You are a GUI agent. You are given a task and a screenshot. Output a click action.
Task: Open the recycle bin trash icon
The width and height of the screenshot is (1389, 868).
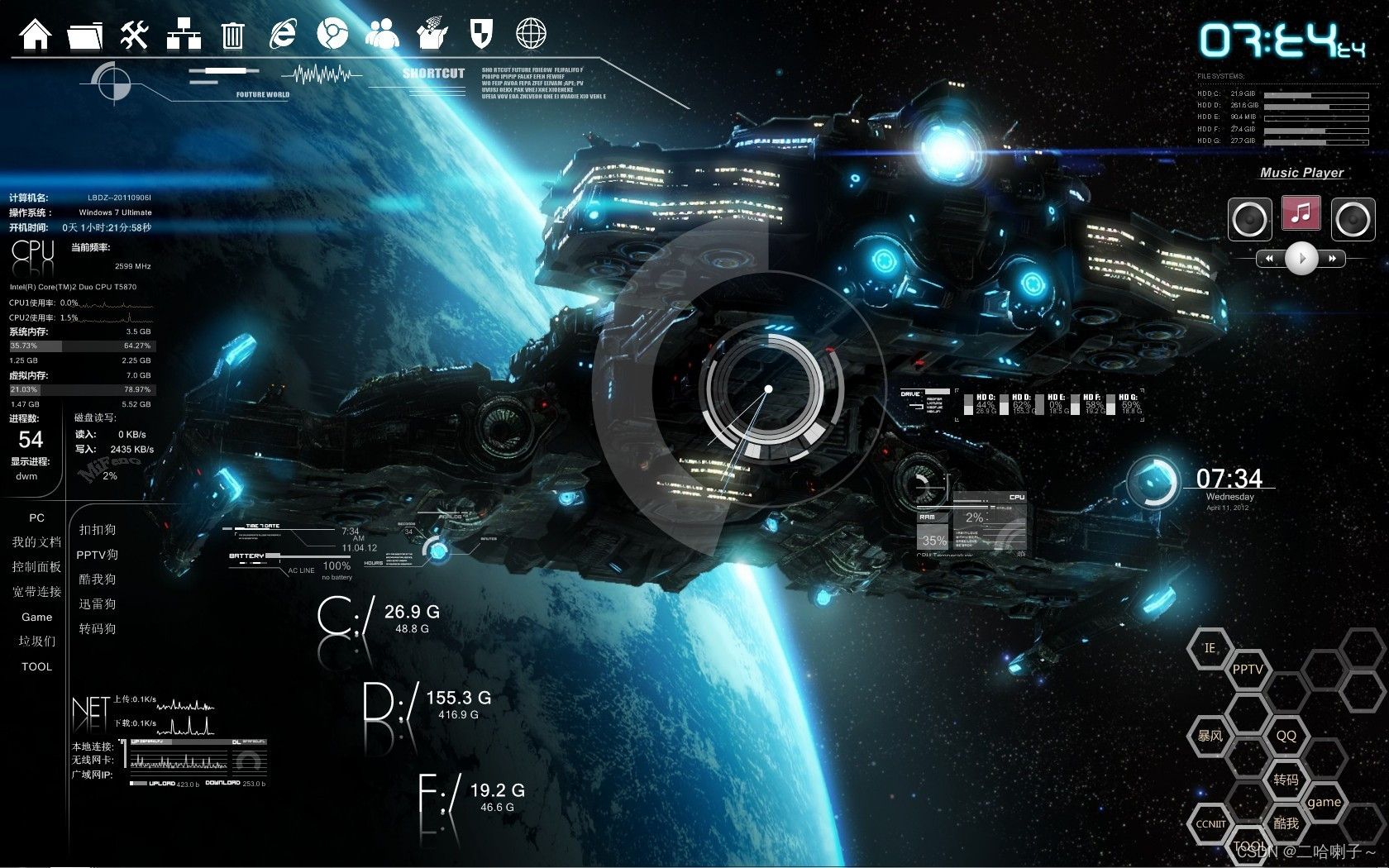[233, 36]
